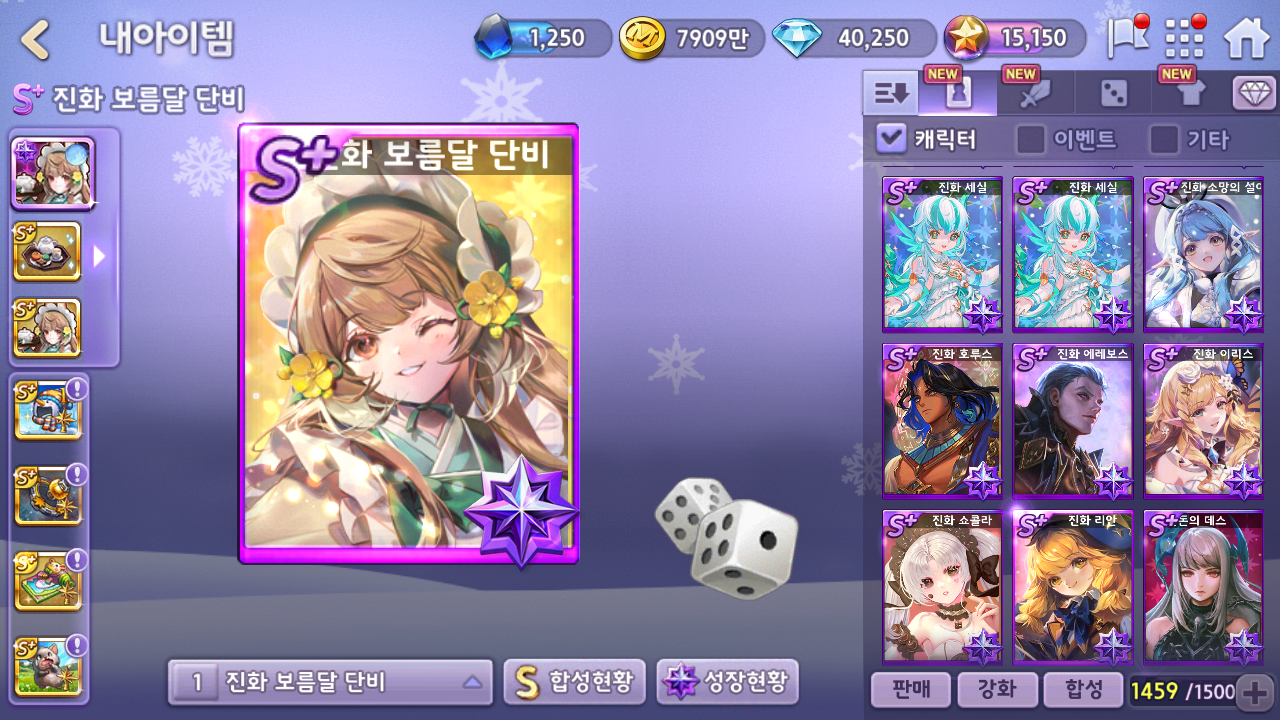Switch to the character silhouette tab
The image size is (1280, 720).
tap(958, 94)
